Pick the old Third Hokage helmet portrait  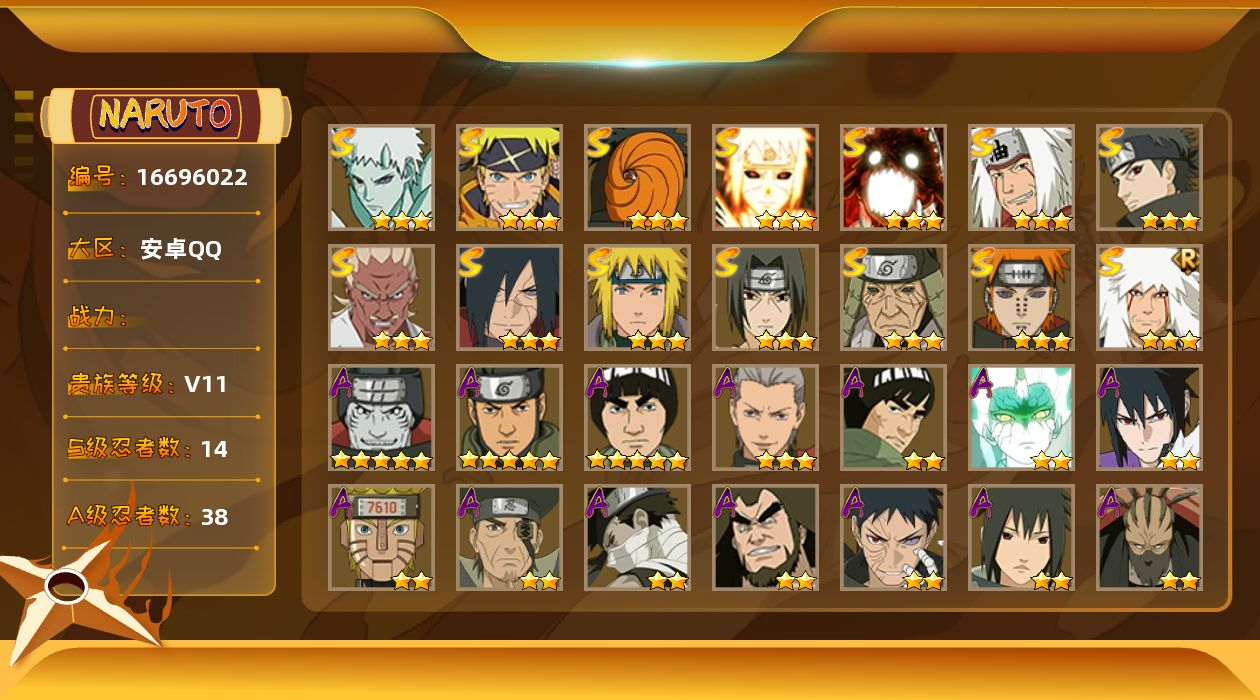pos(893,297)
